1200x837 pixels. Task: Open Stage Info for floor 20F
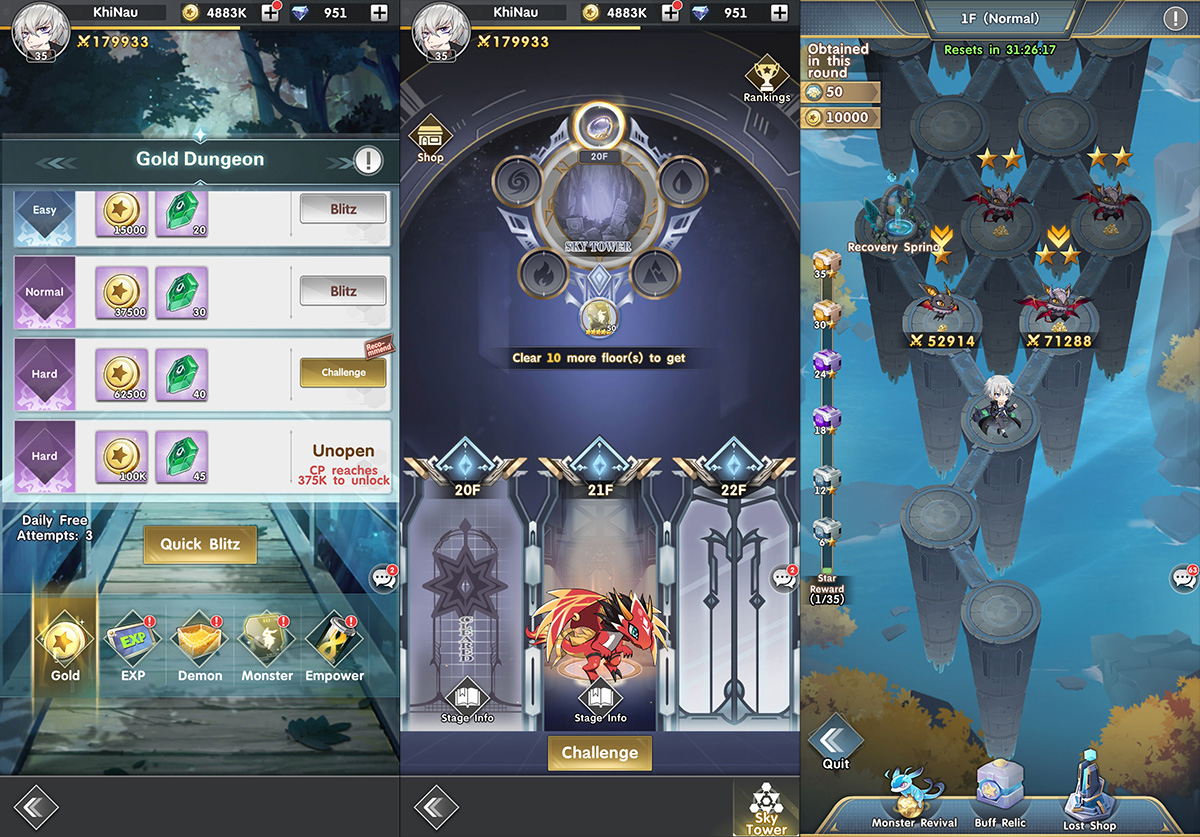pyautogui.click(x=467, y=702)
